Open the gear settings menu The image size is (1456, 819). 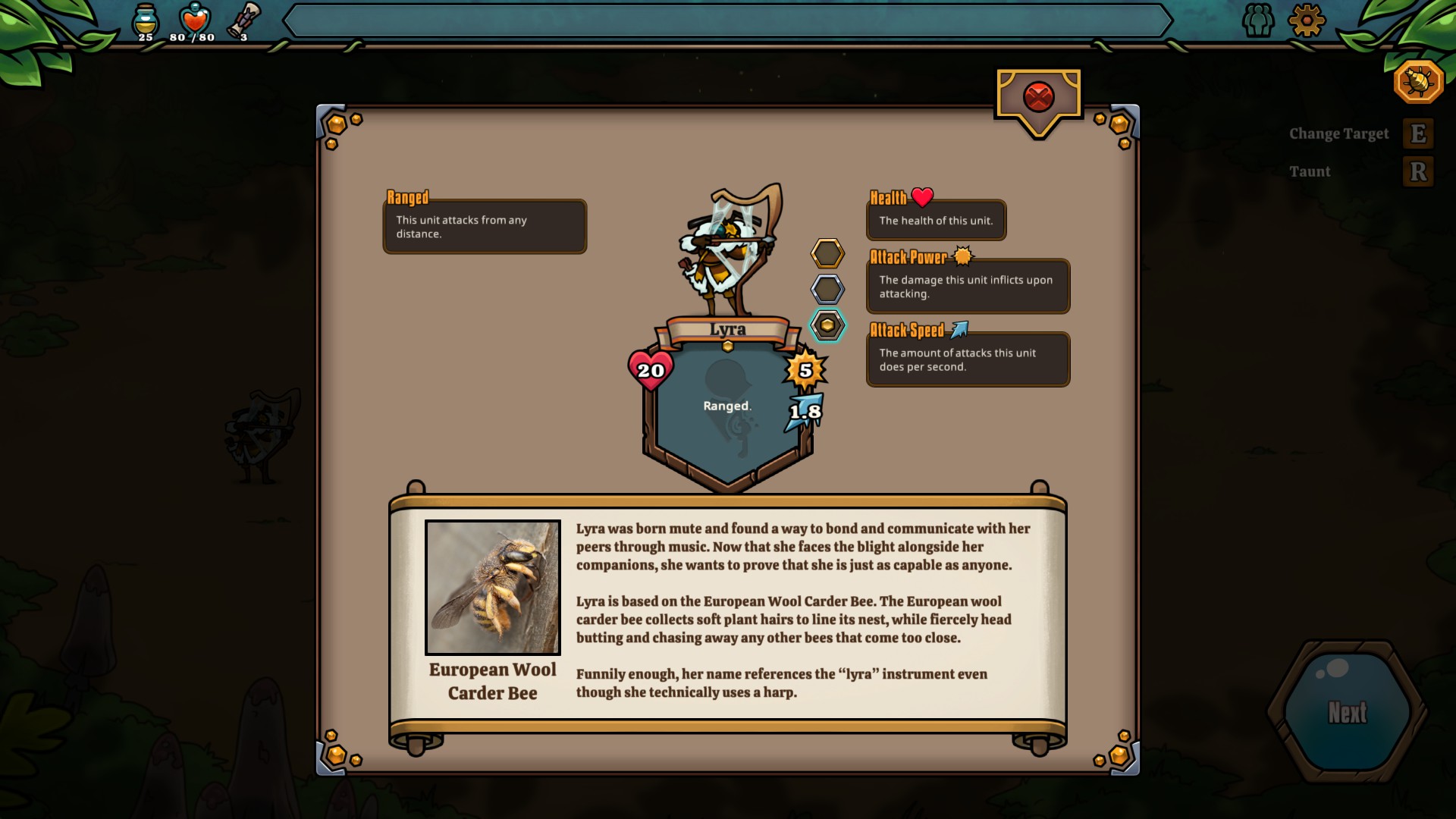click(1306, 20)
